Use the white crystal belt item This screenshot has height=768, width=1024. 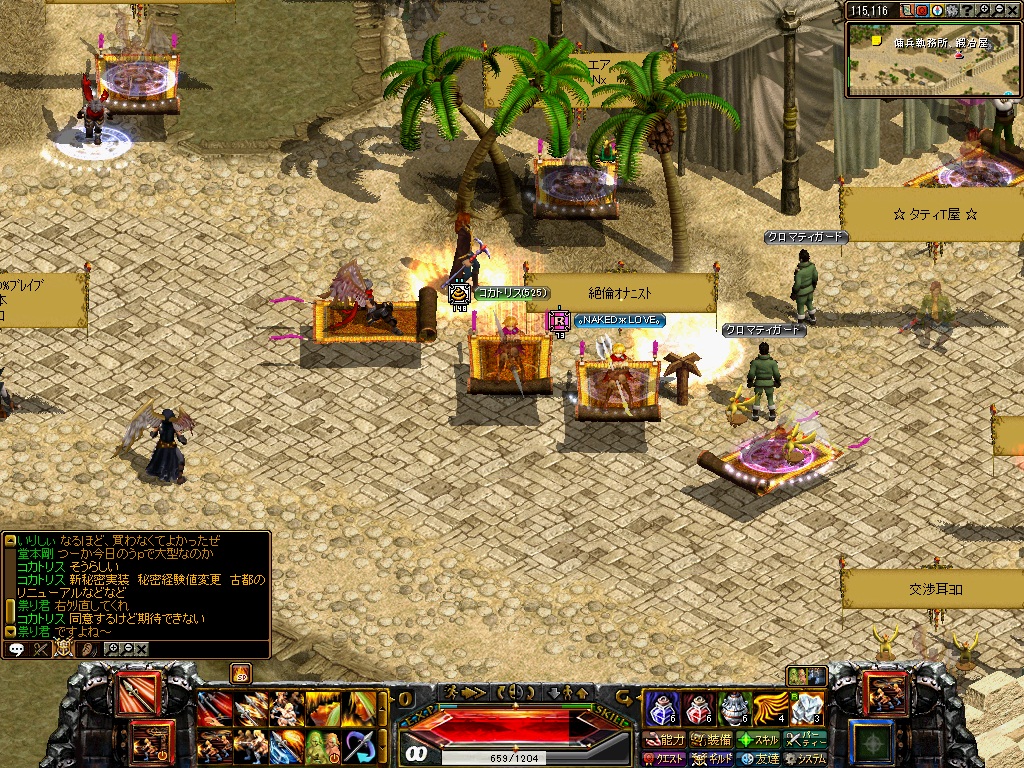(807, 708)
